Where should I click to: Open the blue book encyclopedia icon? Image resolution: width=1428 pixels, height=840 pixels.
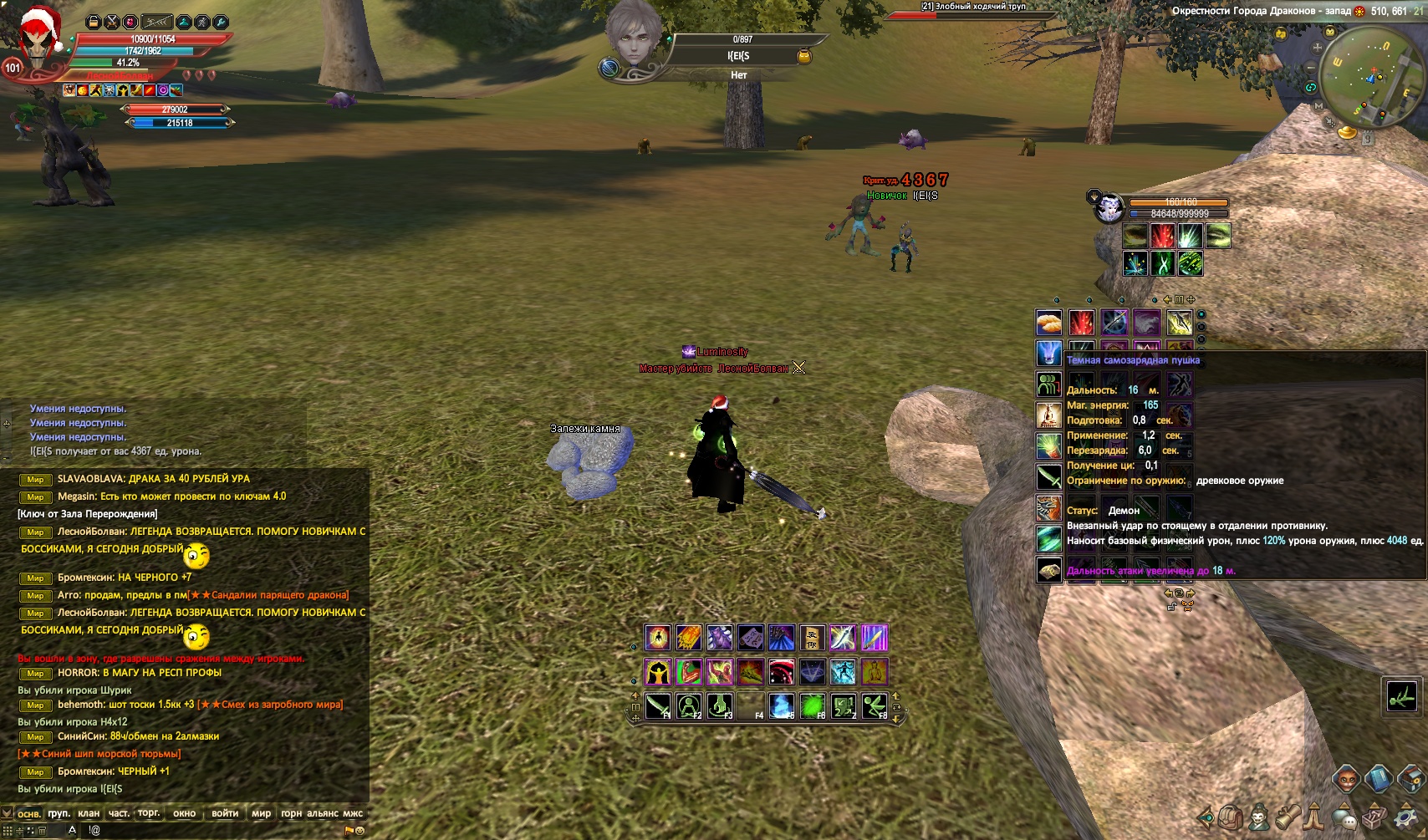(x=1378, y=779)
